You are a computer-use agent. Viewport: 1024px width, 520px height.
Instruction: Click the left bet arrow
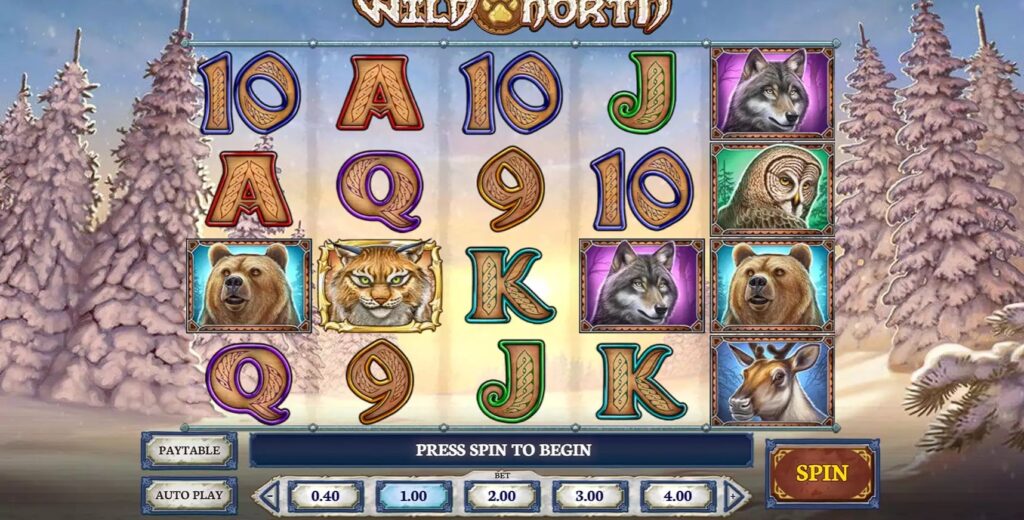point(268,496)
